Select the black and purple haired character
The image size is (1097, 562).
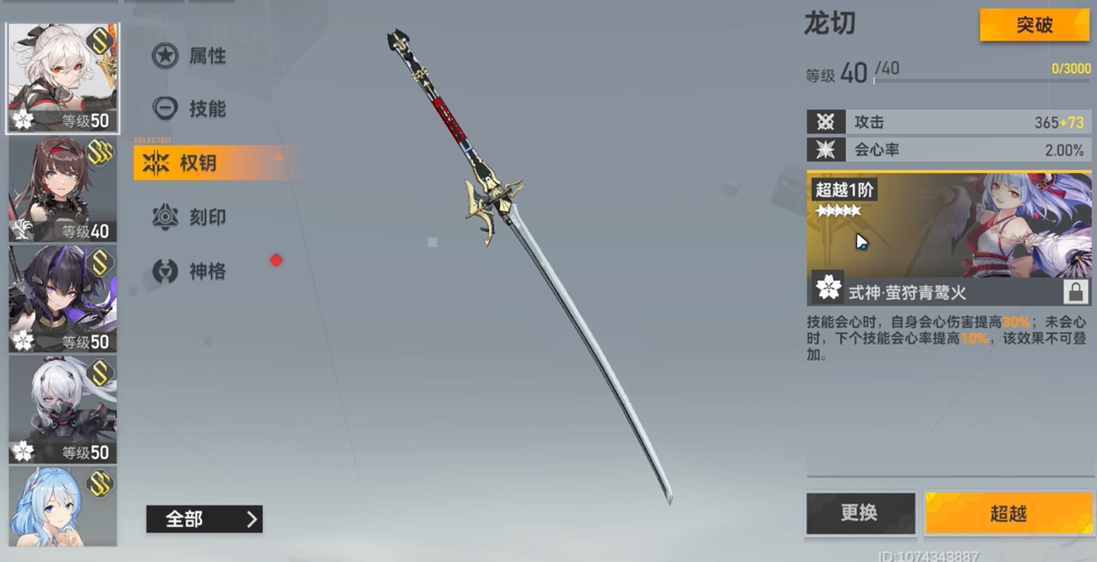pos(62,299)
